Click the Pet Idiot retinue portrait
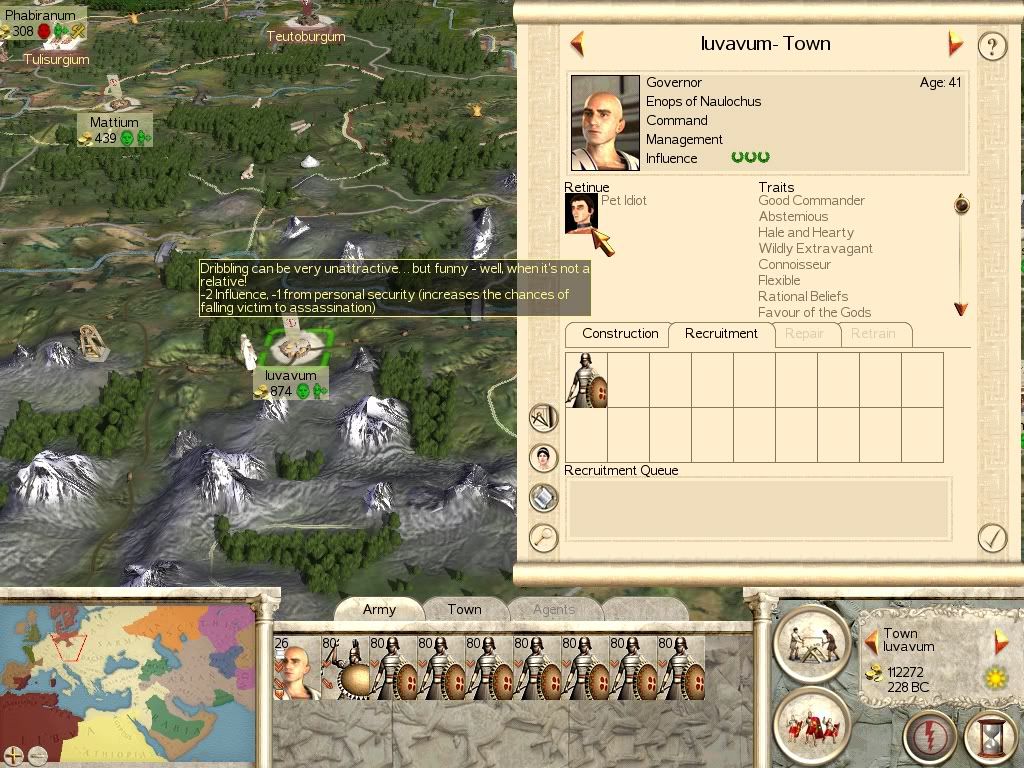This screenshot has height=768, width=1024. click(x=581, y=213)
